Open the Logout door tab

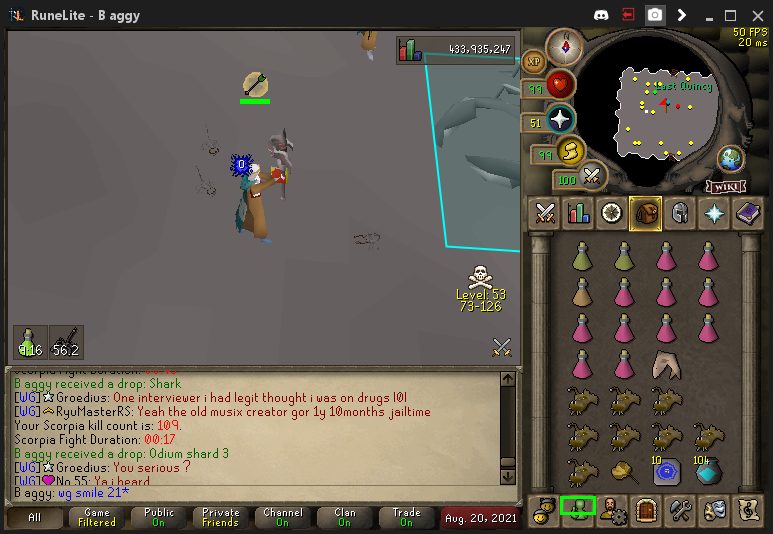pos(645,508)
